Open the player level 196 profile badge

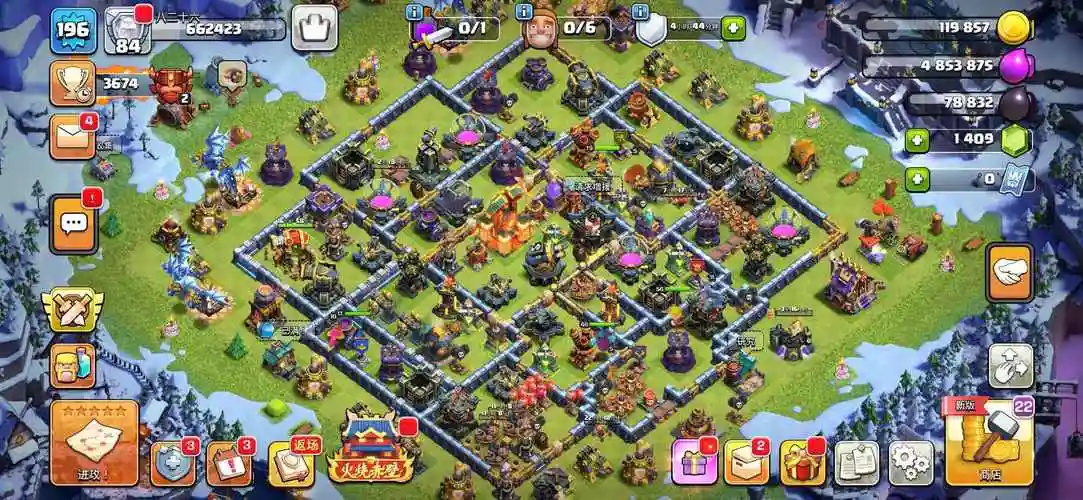(73, 30)
